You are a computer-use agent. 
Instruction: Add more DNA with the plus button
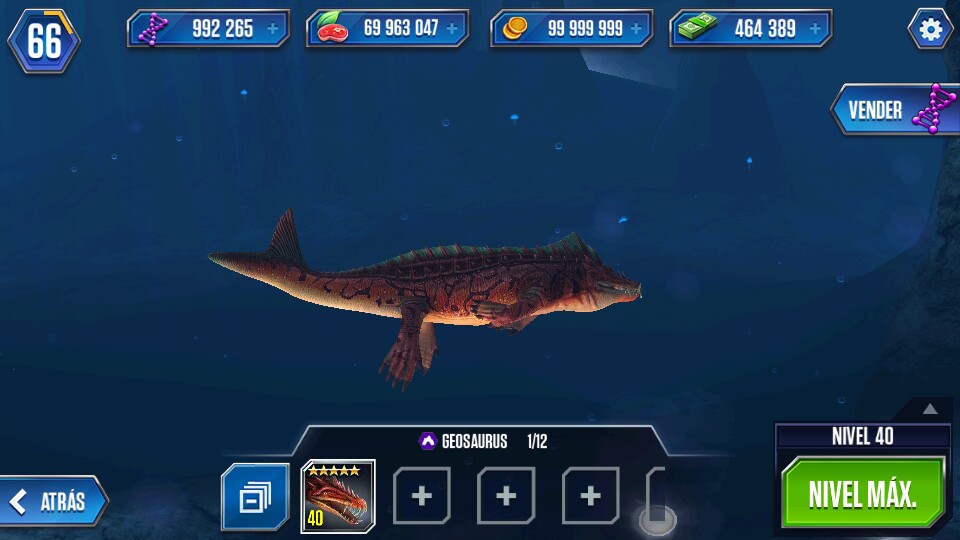(x=273, y=29)
